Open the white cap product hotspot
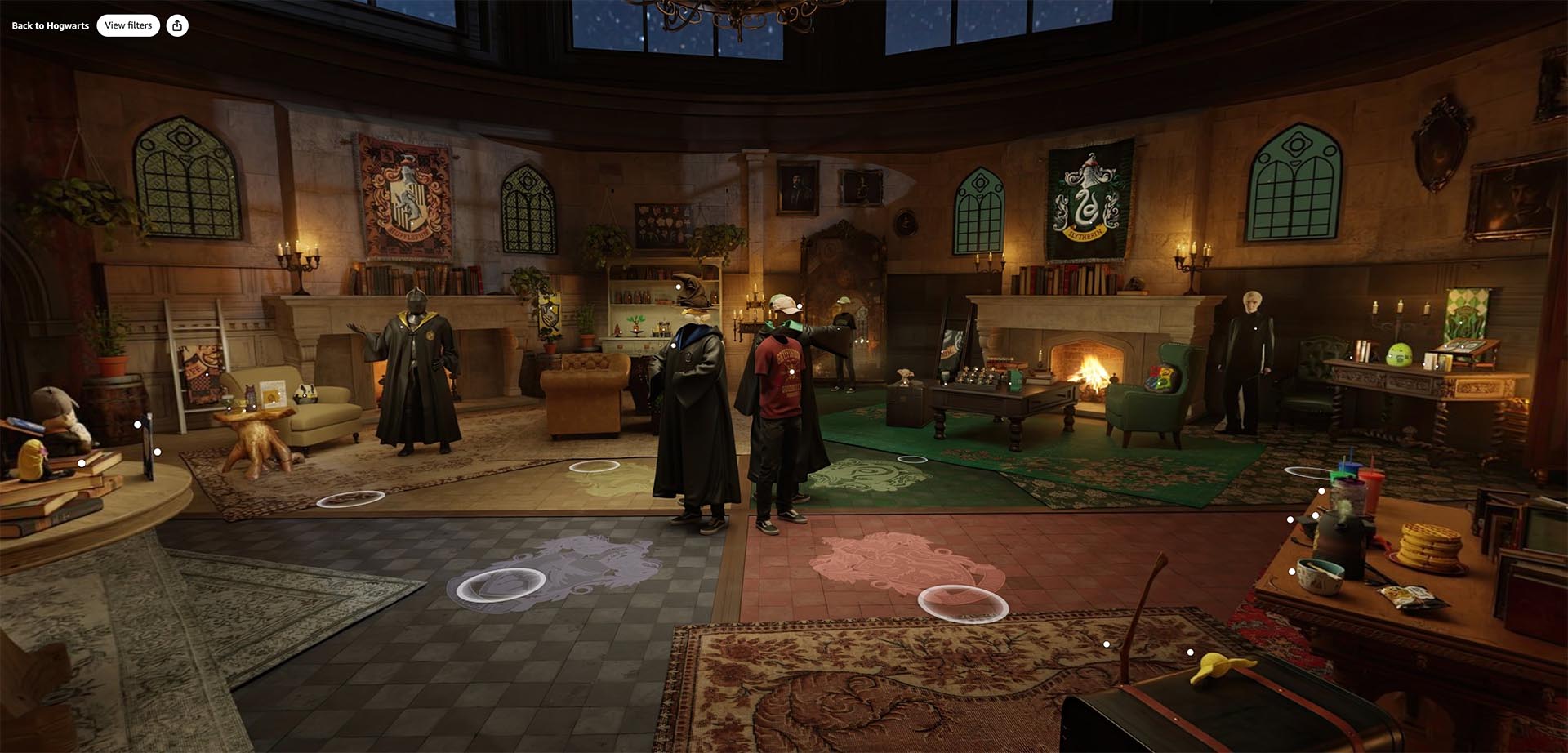The image size is (1568, 753). tap(800, 306)
